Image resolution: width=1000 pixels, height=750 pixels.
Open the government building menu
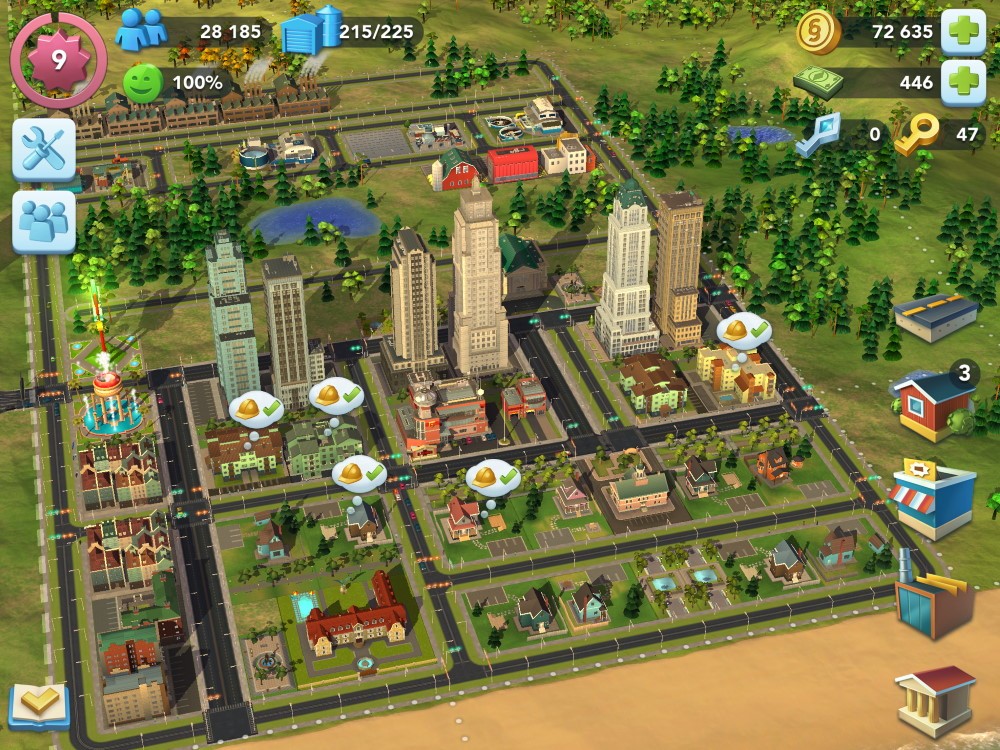tap(935, 698)
